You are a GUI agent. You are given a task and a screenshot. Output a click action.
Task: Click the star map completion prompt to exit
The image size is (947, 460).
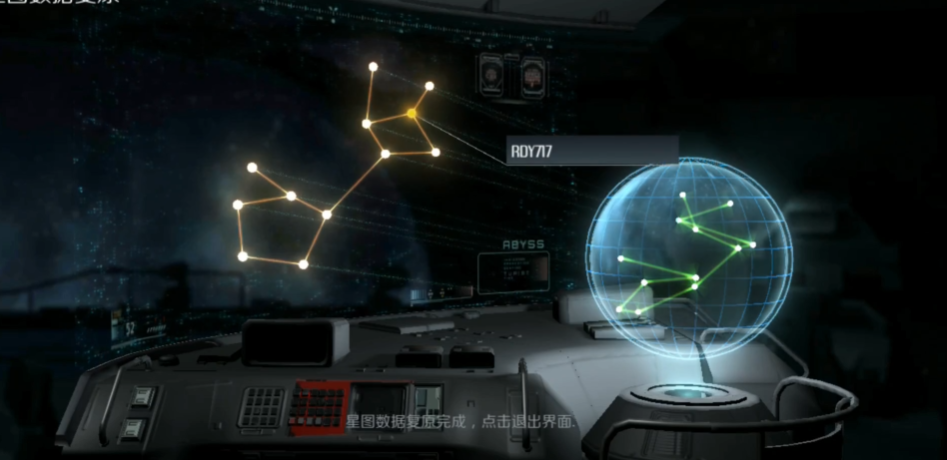point(462,422)
